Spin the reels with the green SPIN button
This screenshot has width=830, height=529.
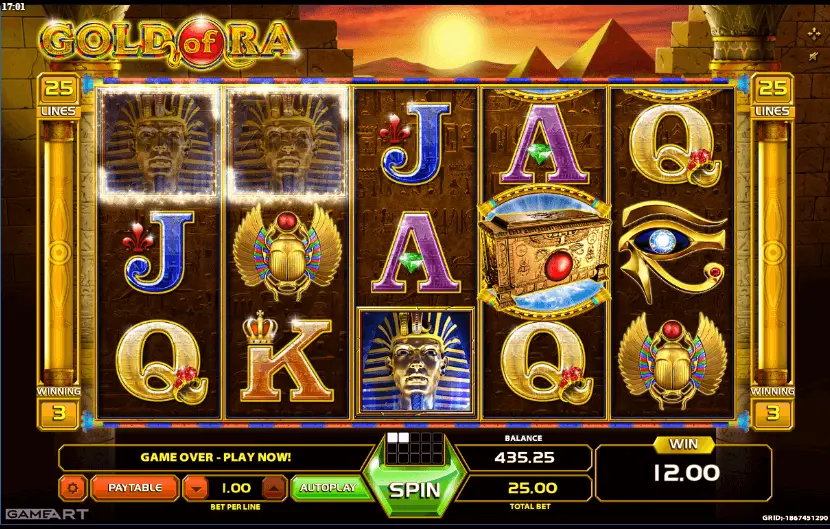pyautogui.click(x=414, y=491)
